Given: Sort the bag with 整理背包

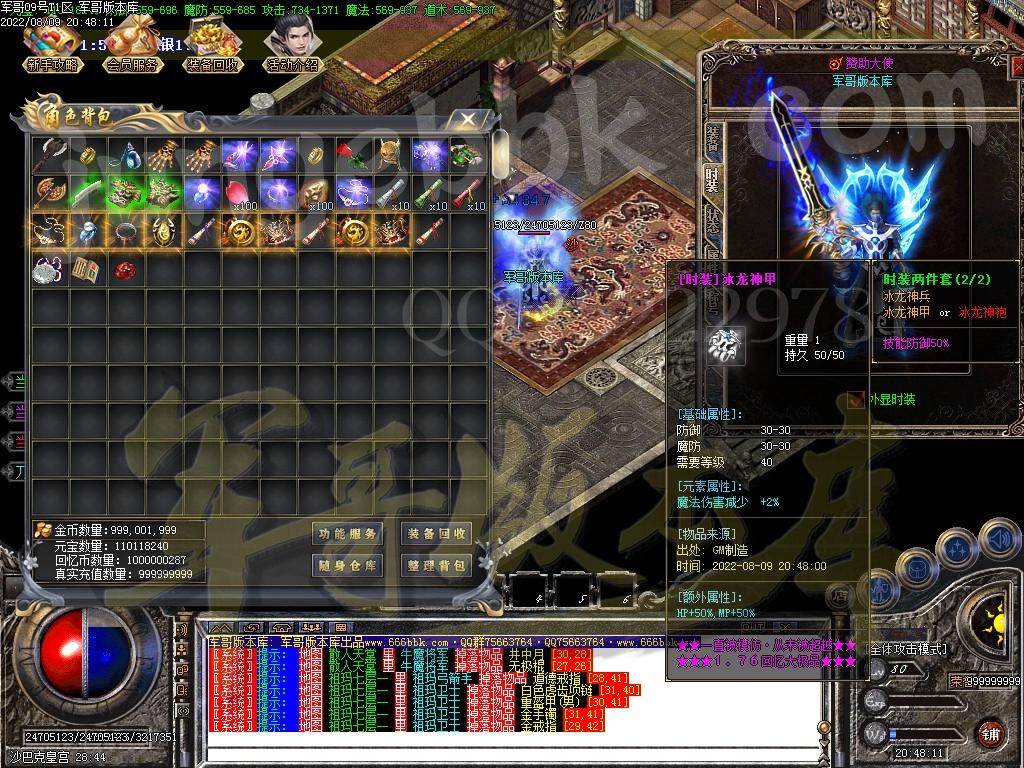Looking at the screenshot, I should coord(436,565).
